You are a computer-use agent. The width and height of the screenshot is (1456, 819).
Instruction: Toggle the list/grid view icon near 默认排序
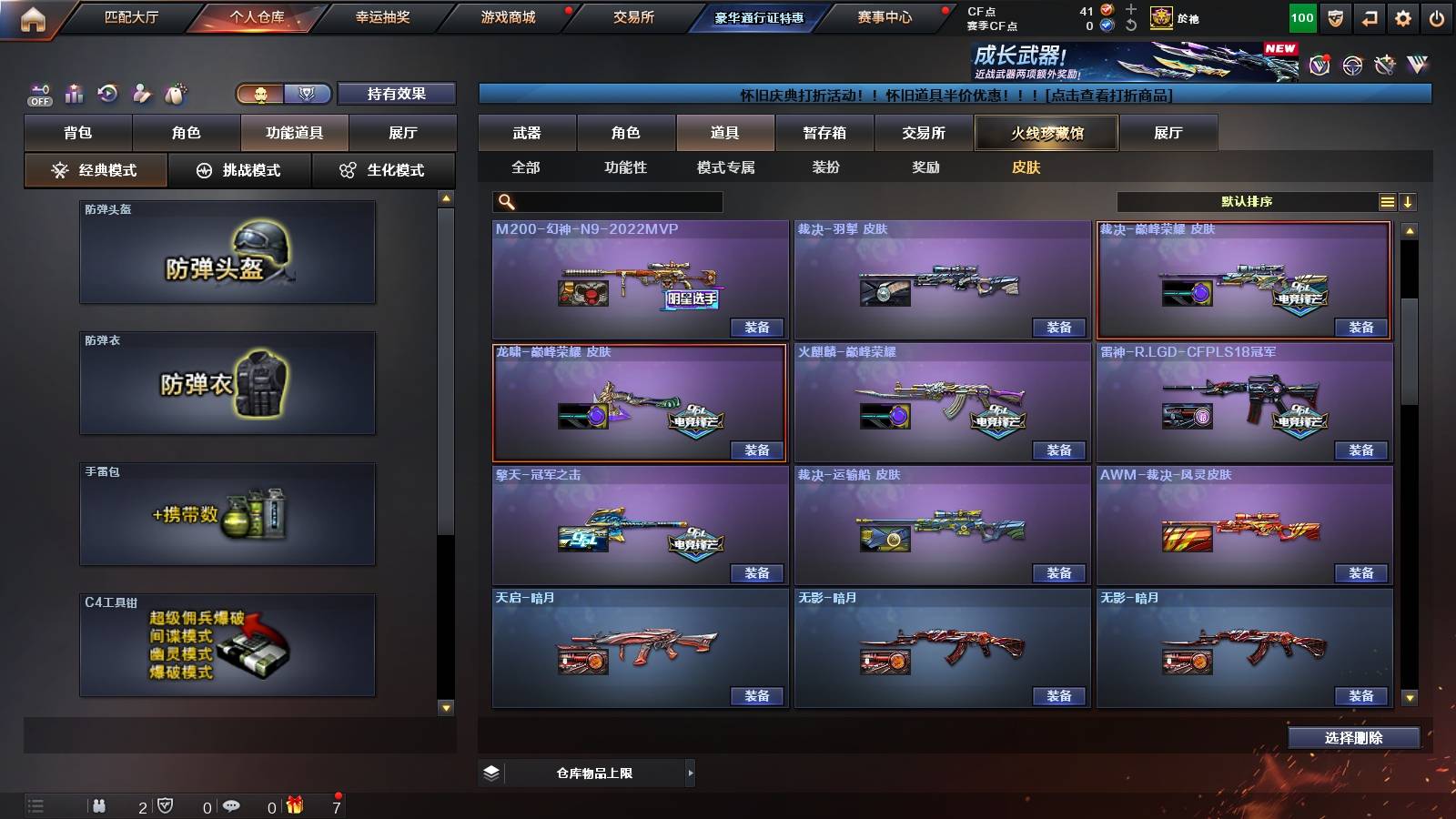tap(1387, 202)
